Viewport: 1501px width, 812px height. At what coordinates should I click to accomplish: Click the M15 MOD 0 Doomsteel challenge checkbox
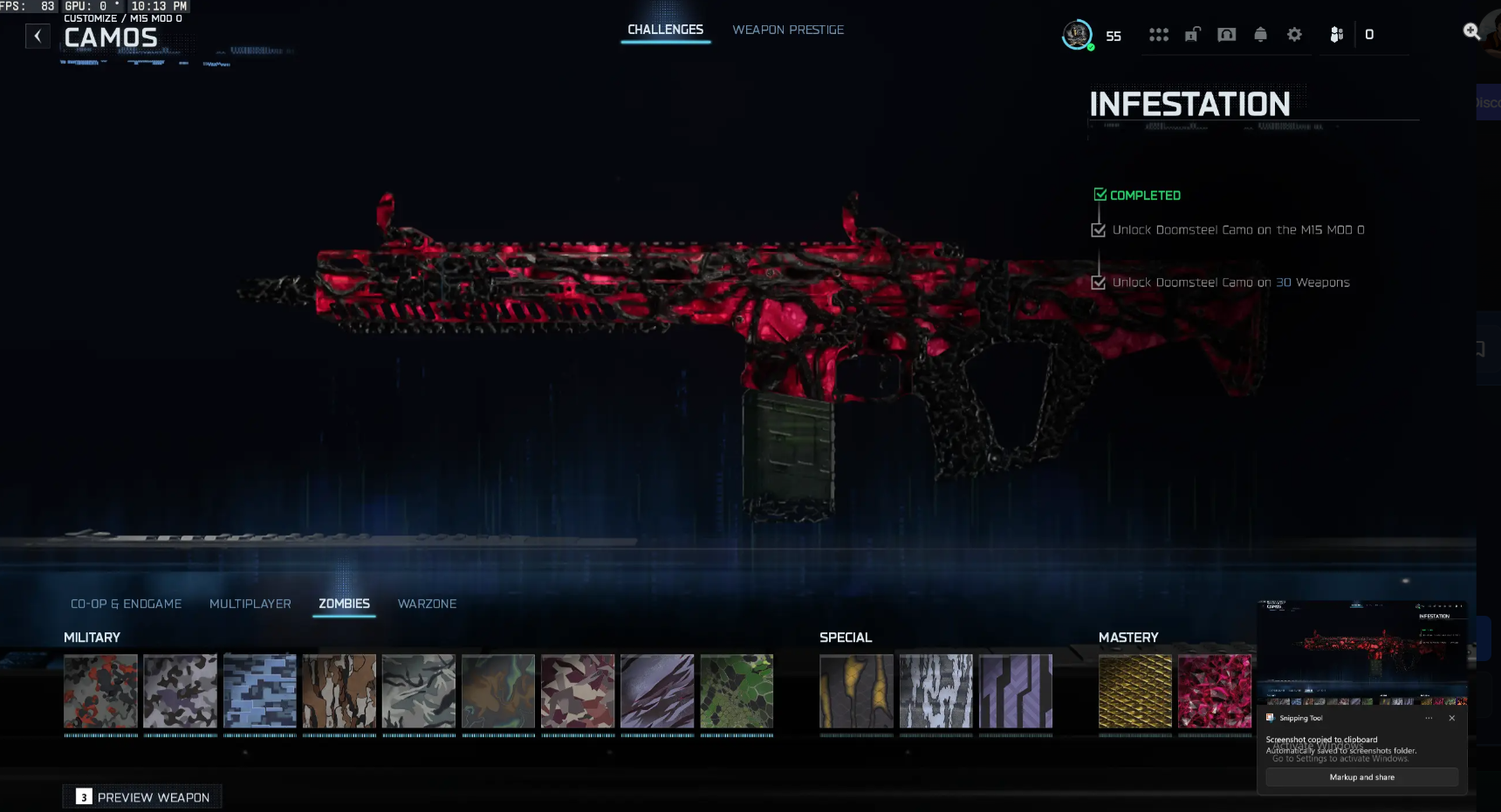click(1099, 229)
